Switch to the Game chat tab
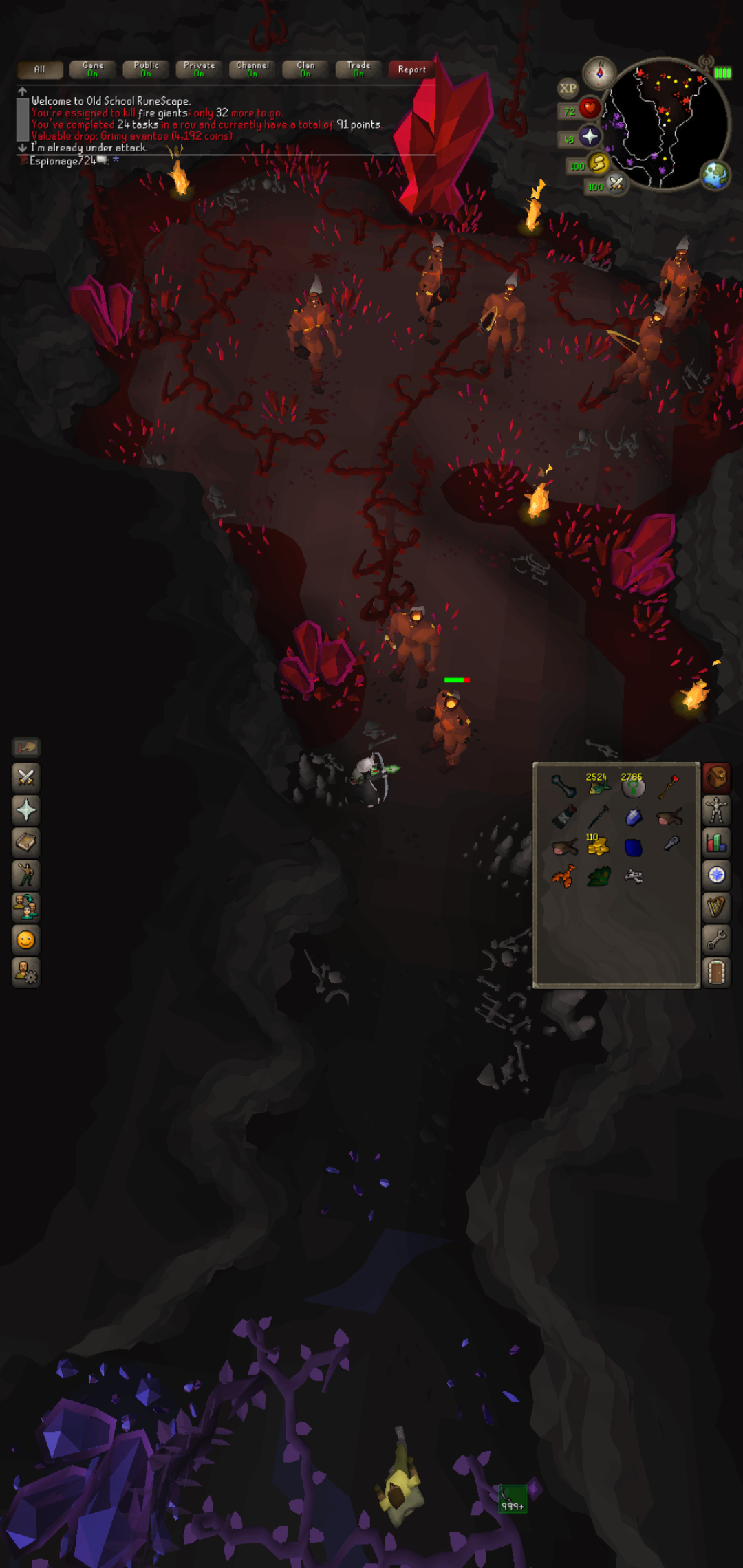The image size is (743, 1568). tap(93, 69)
